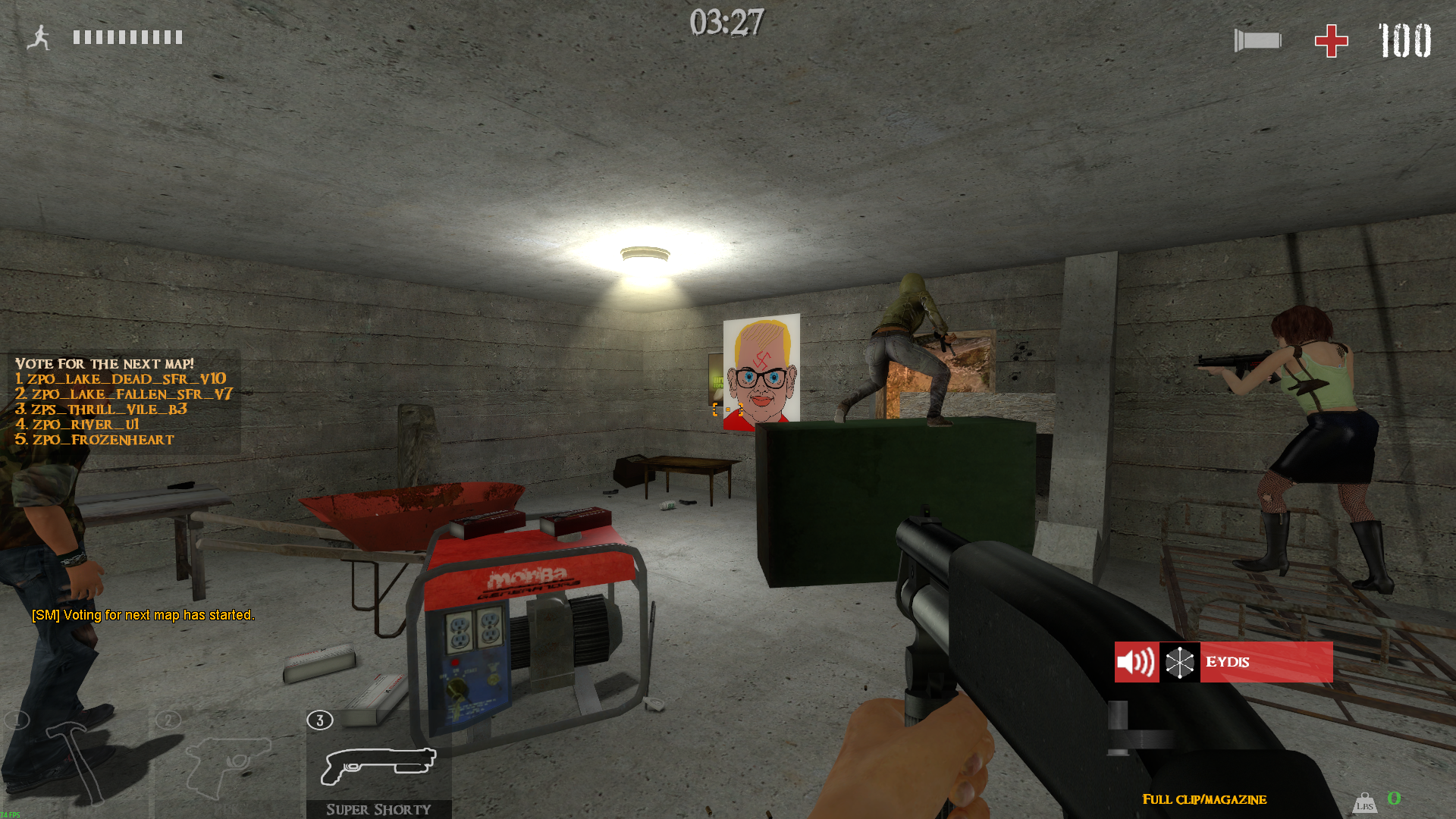Click the red health cross icon
Screen dimensions: 1456x819
tap(1331, 41)
